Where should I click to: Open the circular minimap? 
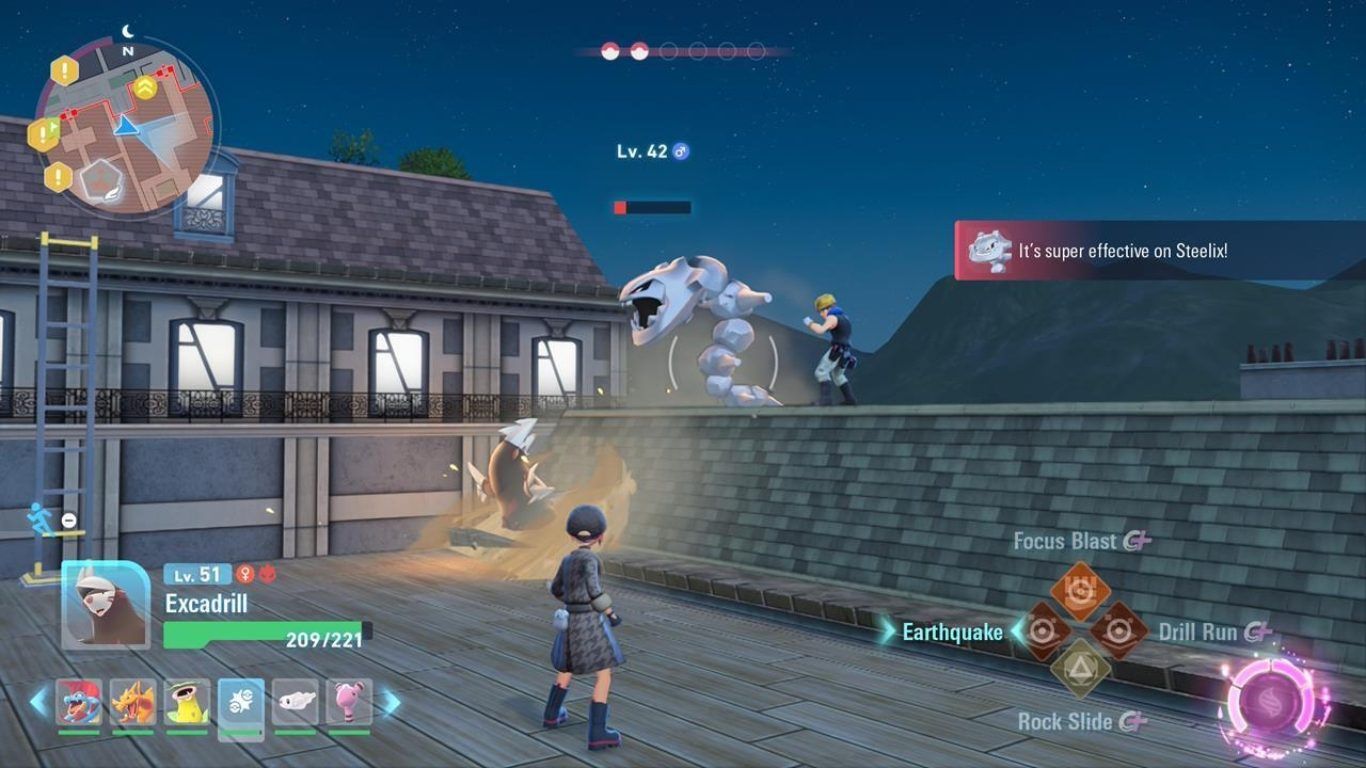[x=125, y=126]
